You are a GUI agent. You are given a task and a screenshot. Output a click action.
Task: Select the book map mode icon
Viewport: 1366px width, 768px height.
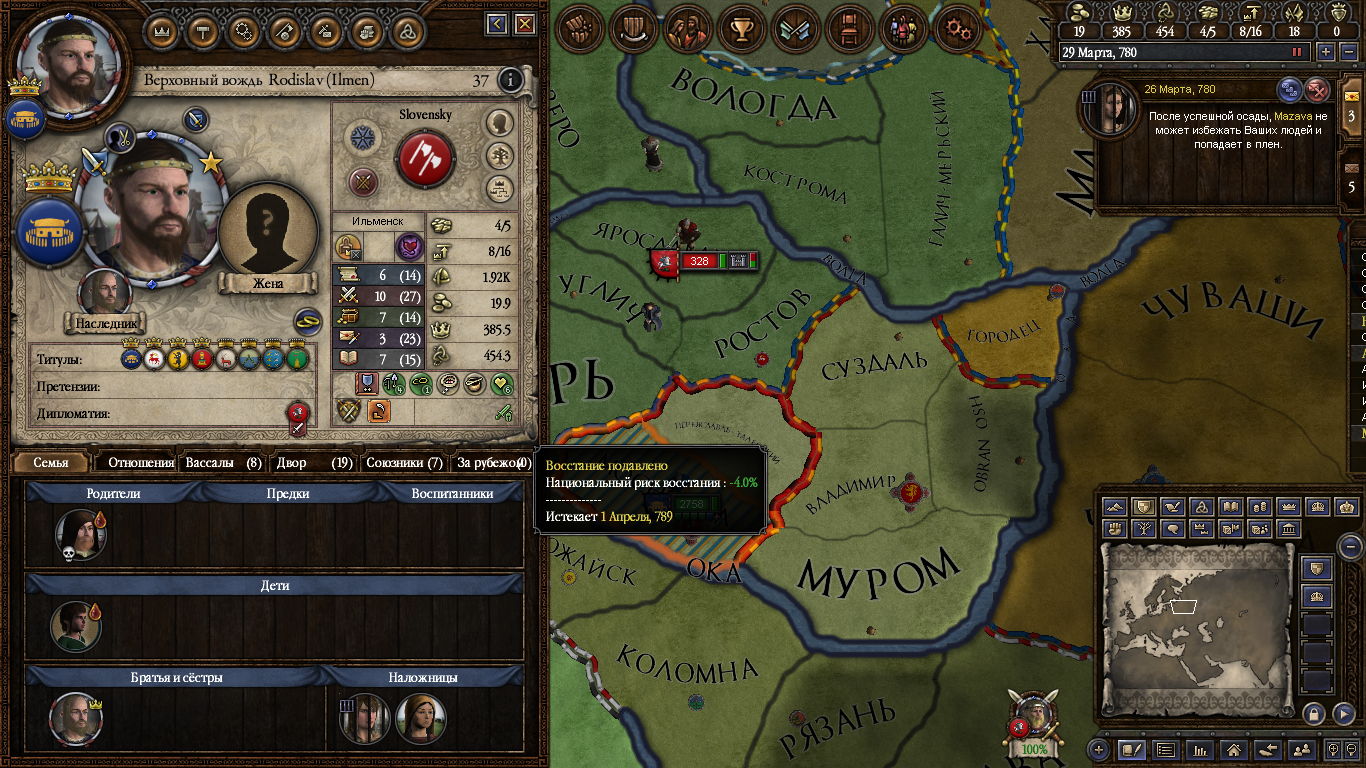(1231, 507)
